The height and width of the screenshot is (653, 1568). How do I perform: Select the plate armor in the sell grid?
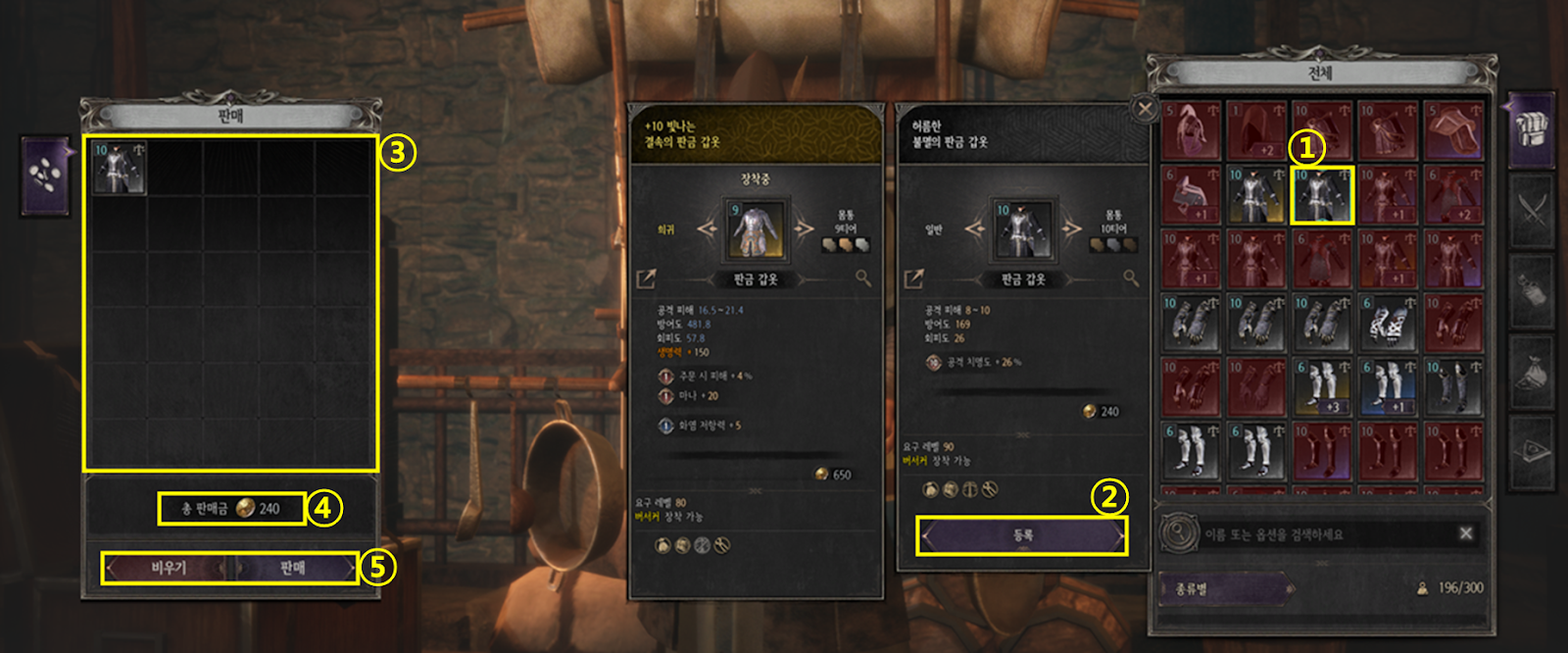pyautogui.click(x=119, y=168)
